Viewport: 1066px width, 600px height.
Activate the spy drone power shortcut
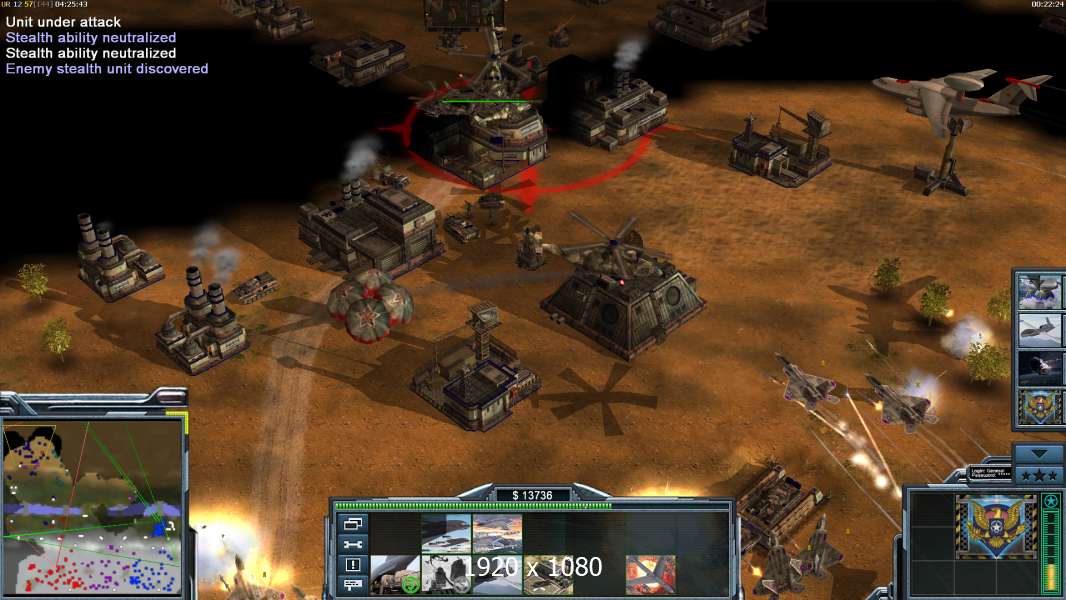1039,329
